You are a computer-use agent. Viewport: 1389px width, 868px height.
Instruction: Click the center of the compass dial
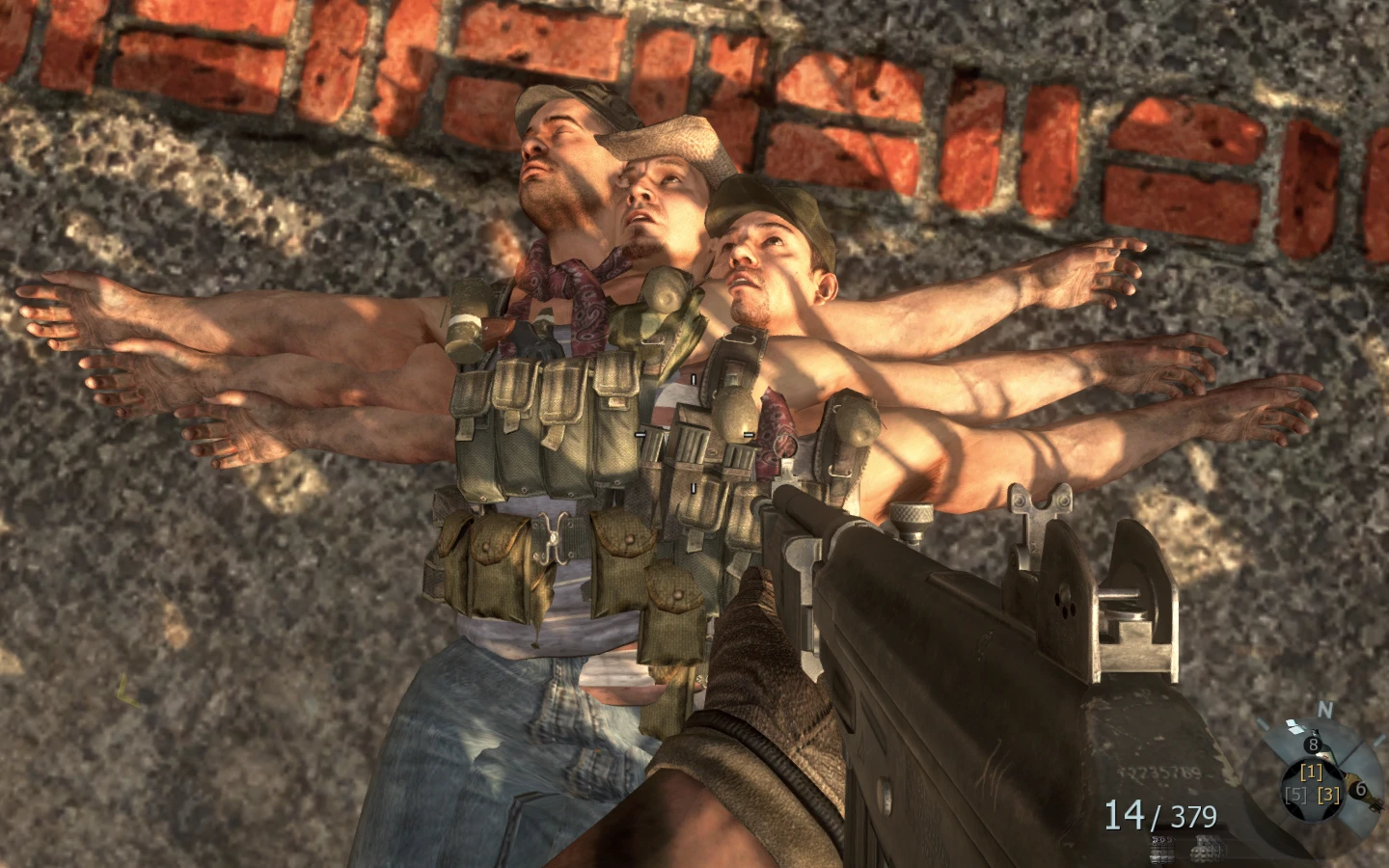coord(1312,784)
